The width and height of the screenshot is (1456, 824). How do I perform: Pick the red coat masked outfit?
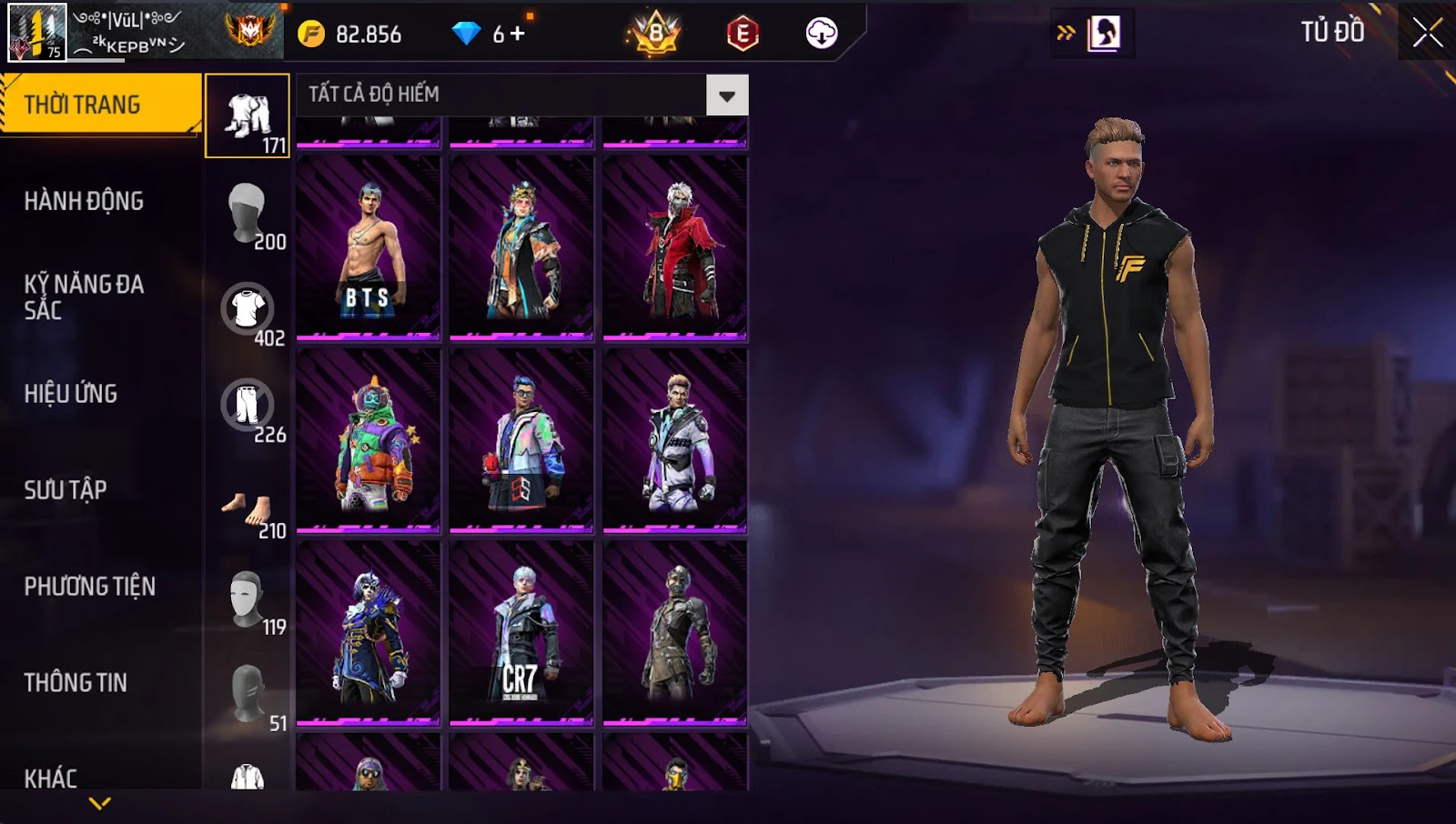(675, 248)
